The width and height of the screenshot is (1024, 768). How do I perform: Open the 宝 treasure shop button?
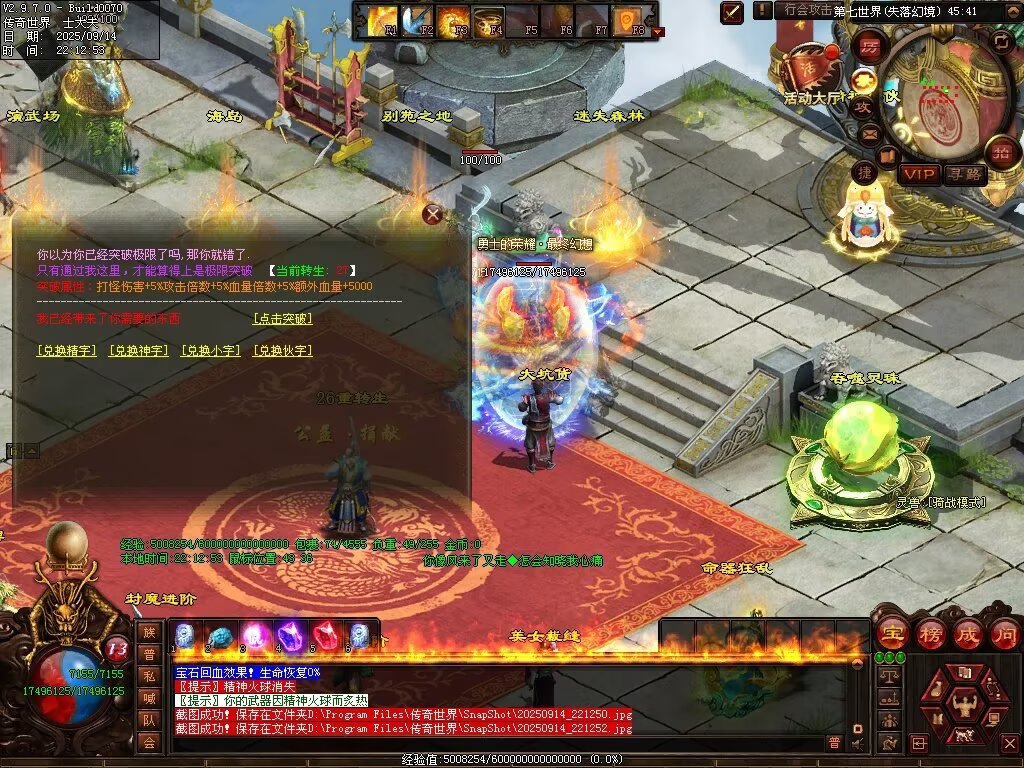892,633
